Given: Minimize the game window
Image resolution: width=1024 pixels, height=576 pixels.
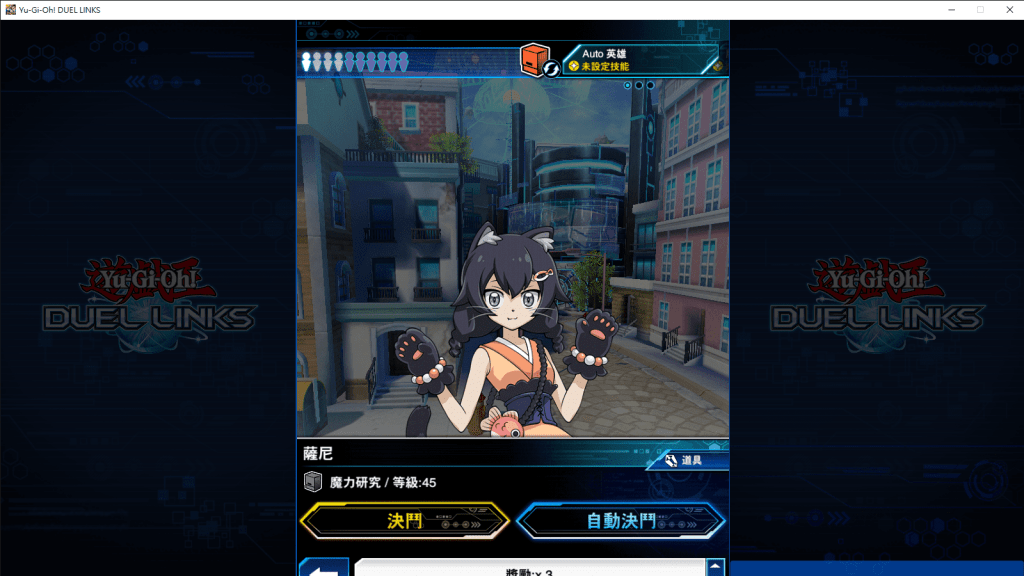Looking at the screenshot, I should 951,9.
